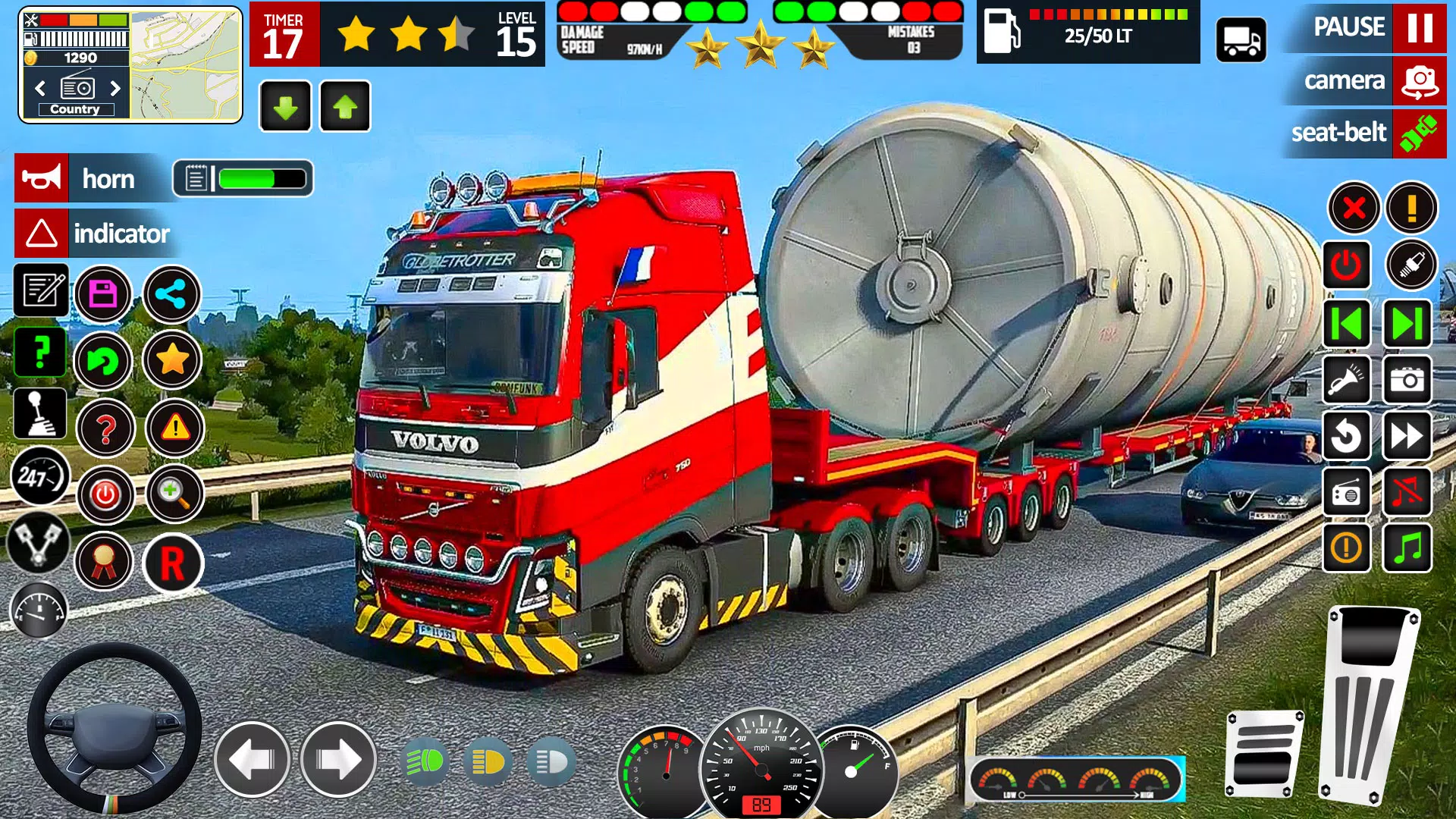Select the gear shifter icon
Viewport: 1456px width, 819px height.
[x=39, y=414]
